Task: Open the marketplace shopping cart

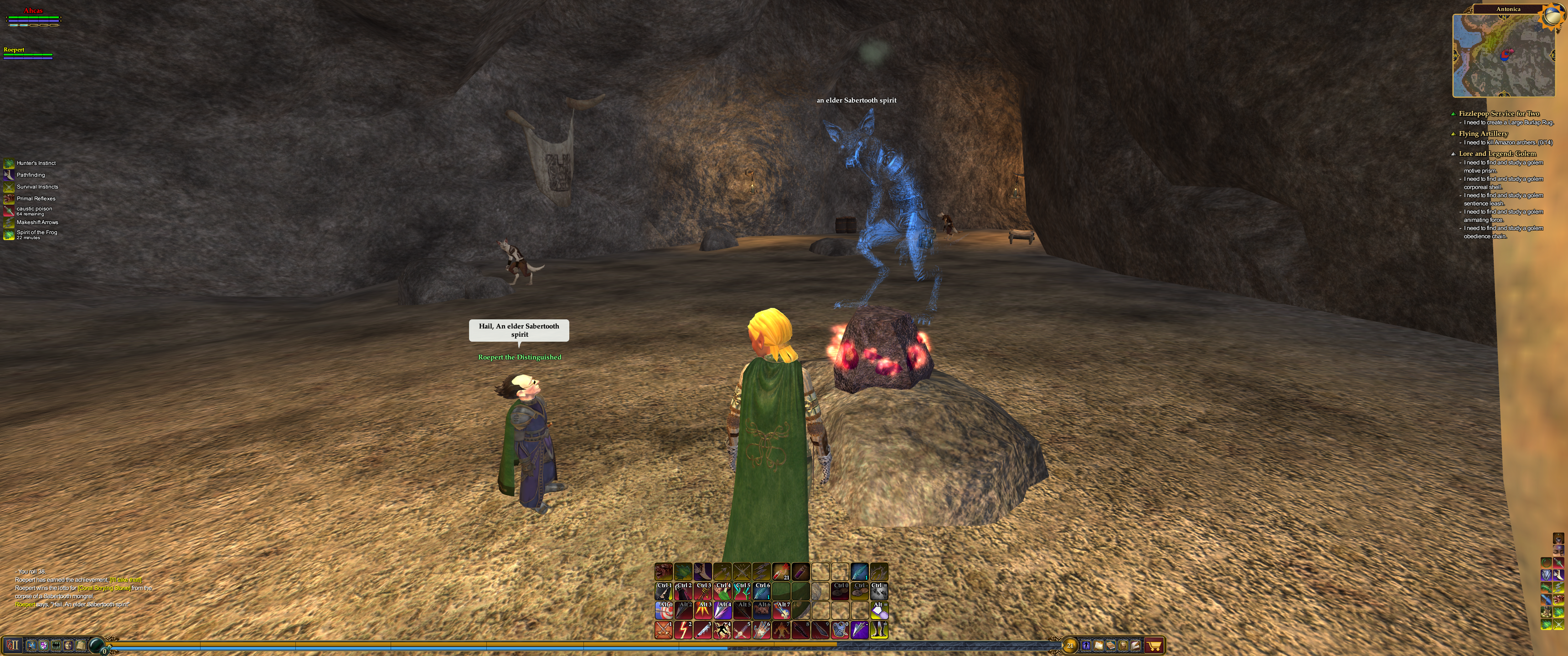Action: pyautogui.click(x=1154, y=646)
